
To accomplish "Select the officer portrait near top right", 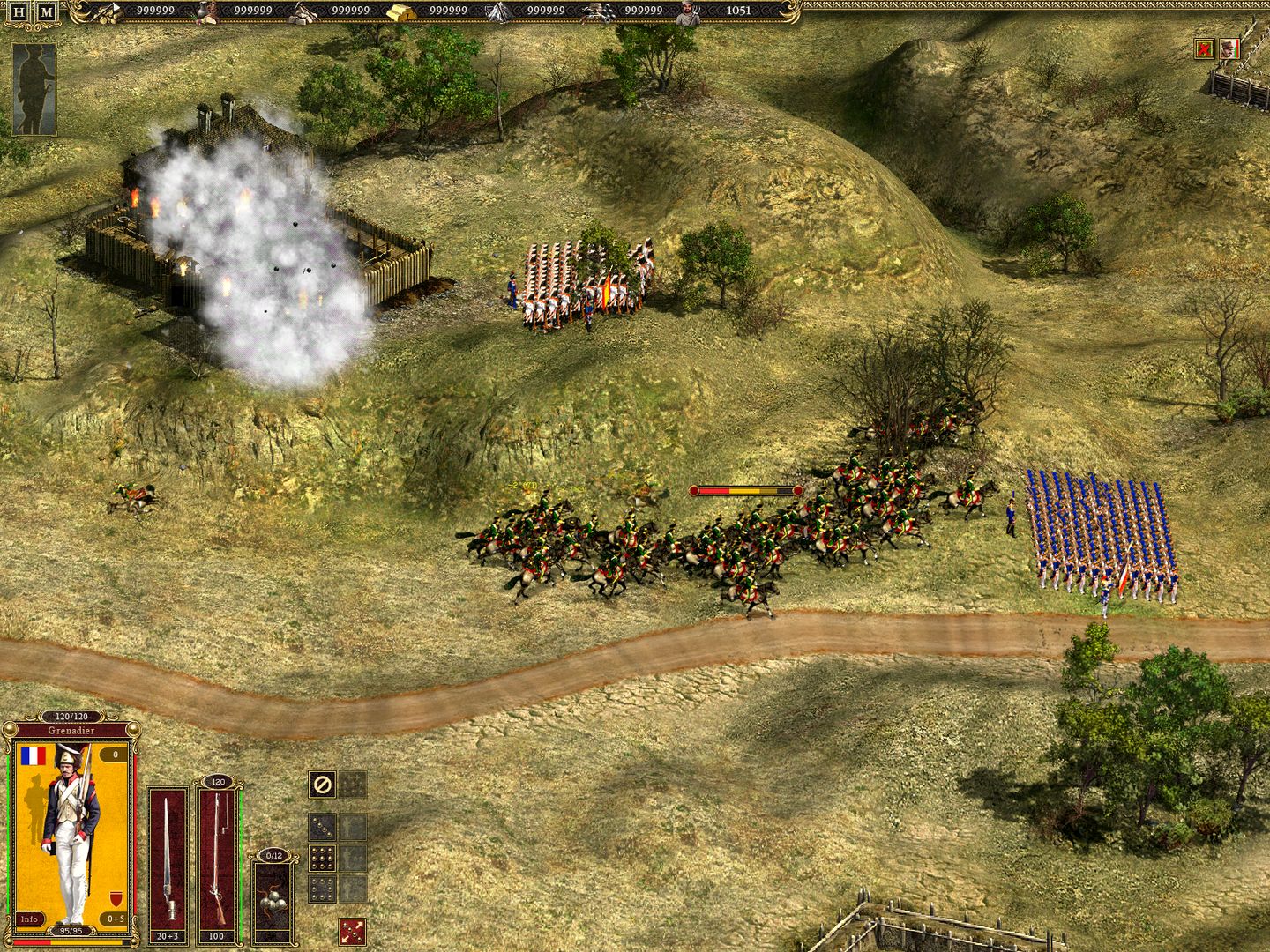I will click(1229, 48).
